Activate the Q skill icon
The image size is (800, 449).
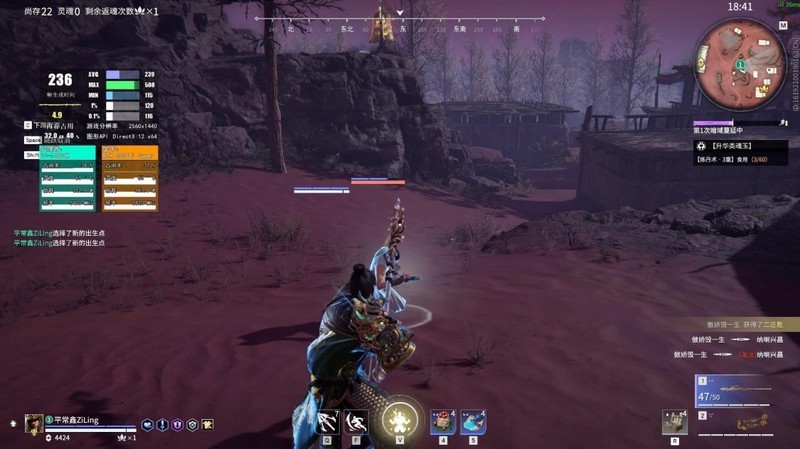coord(328,421)
